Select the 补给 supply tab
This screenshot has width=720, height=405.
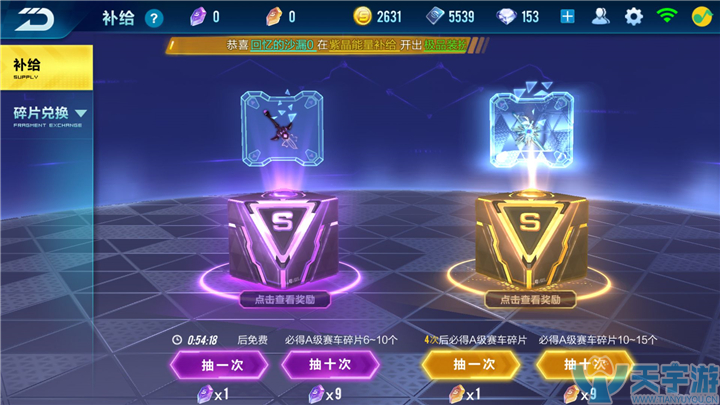click(45, 67)
